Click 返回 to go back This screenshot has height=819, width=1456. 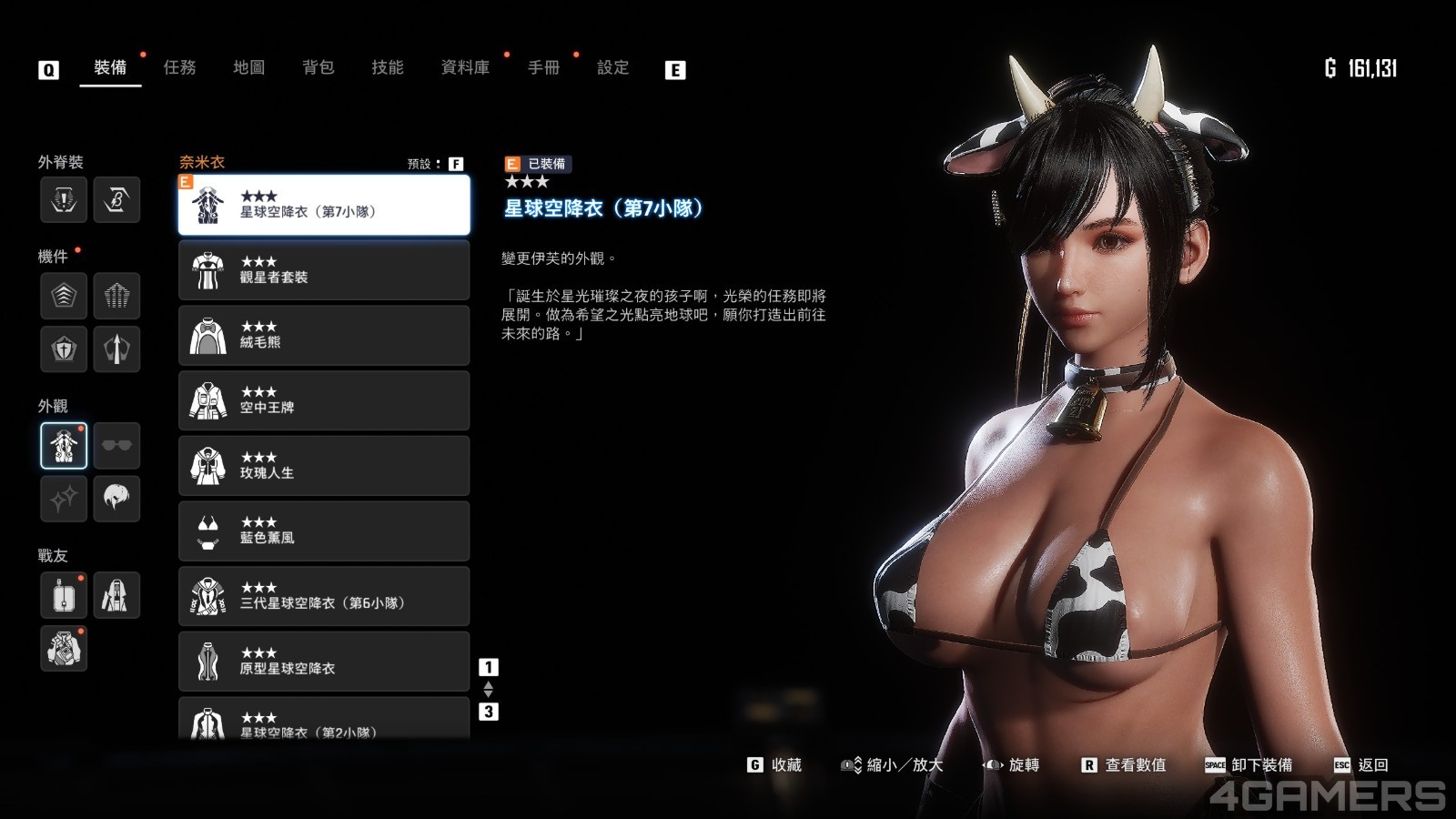pyautogui.click(x=1361, y=765)
